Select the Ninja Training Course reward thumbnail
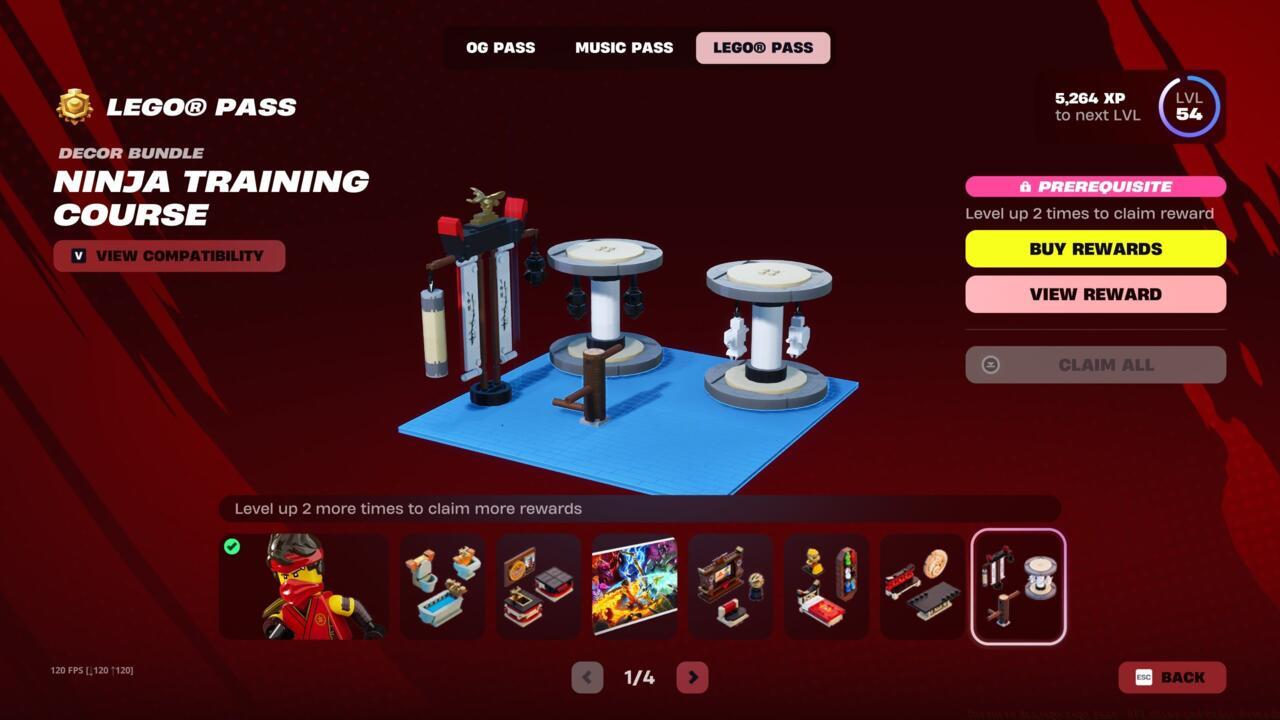 tap(1017, 586)
